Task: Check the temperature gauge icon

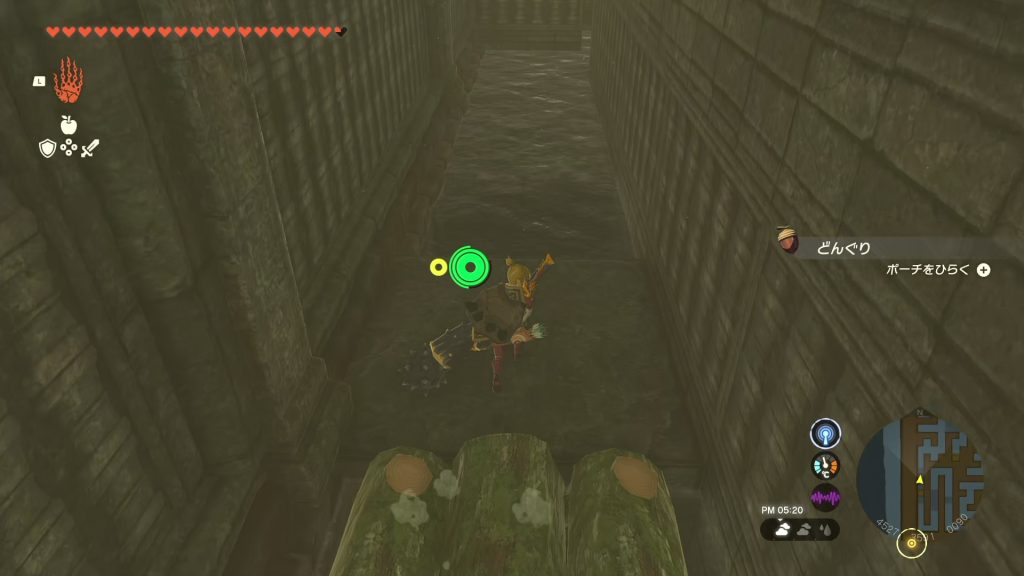Action: 825,465
